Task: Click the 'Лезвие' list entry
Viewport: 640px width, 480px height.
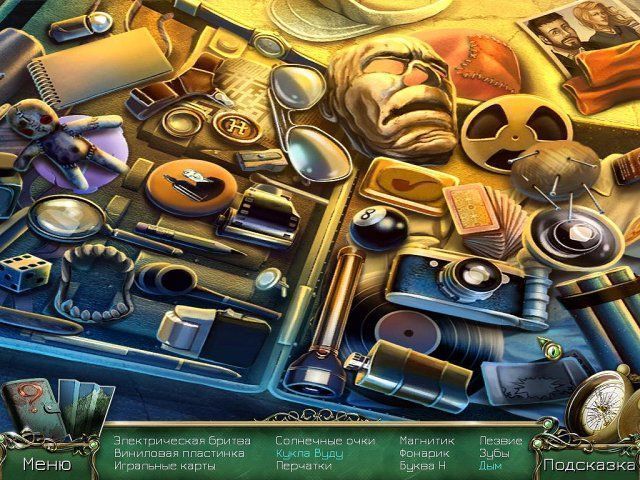Action: coord(499,440)
